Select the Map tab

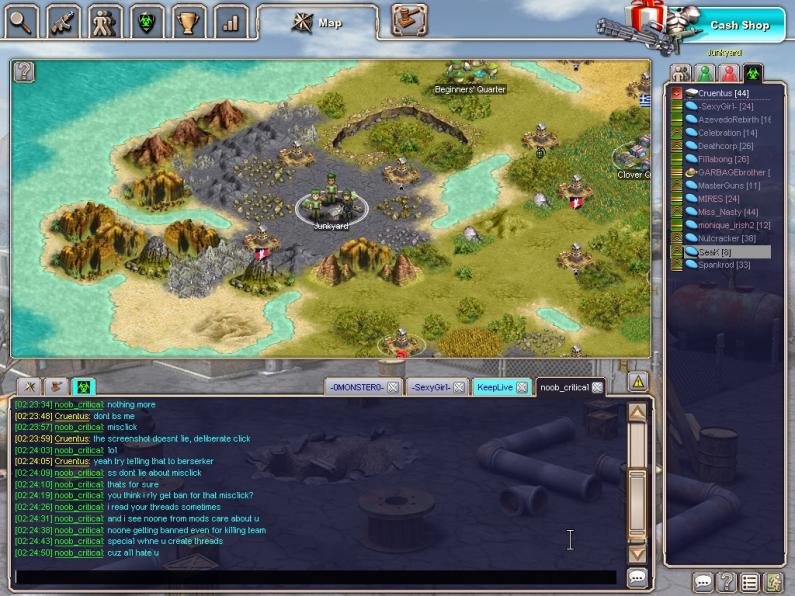(318, 21)
